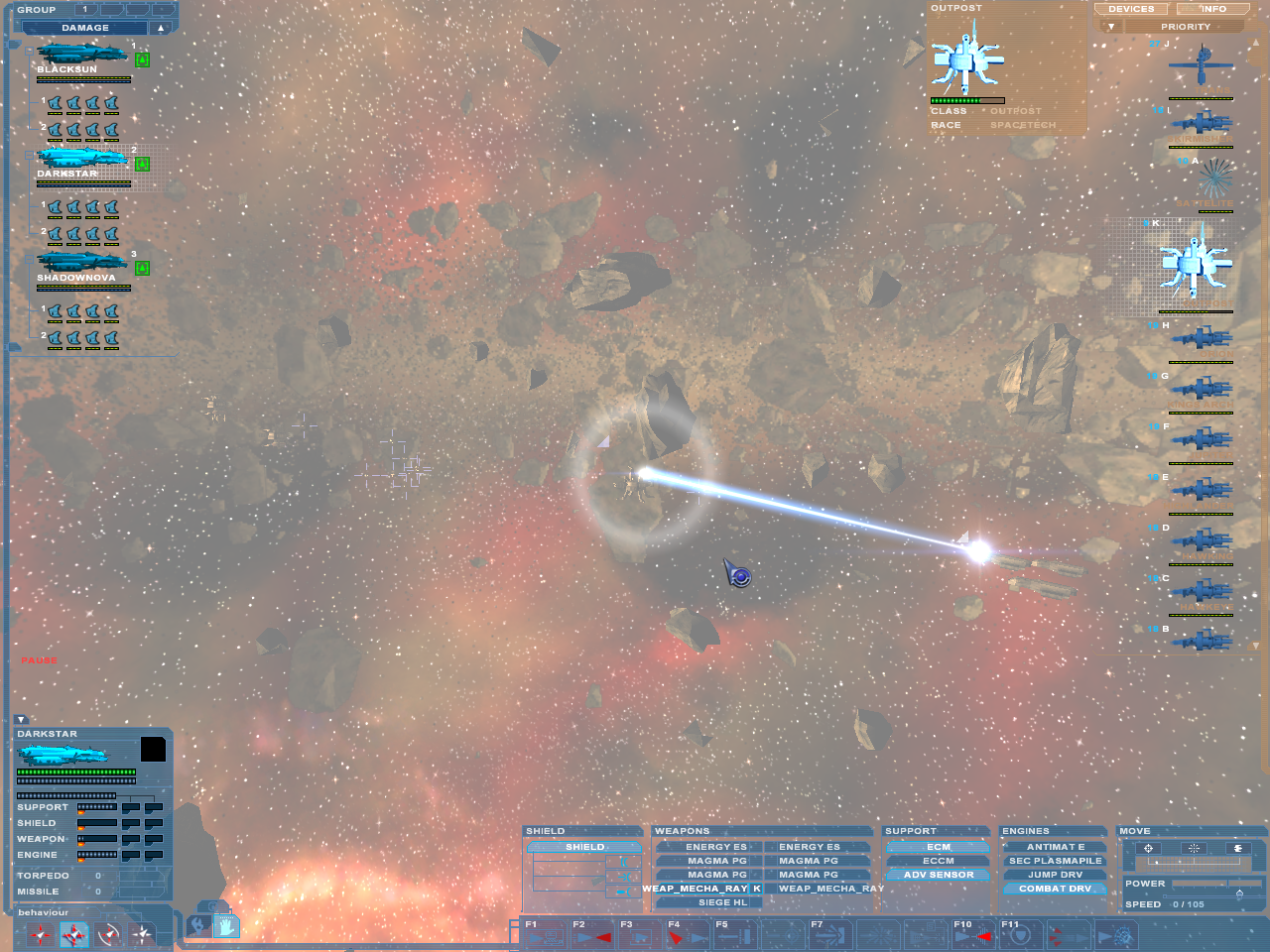Select the open-hand icon beside the behaviour panel
Viewport: 1270px width, 952px height.
(226, 926)
